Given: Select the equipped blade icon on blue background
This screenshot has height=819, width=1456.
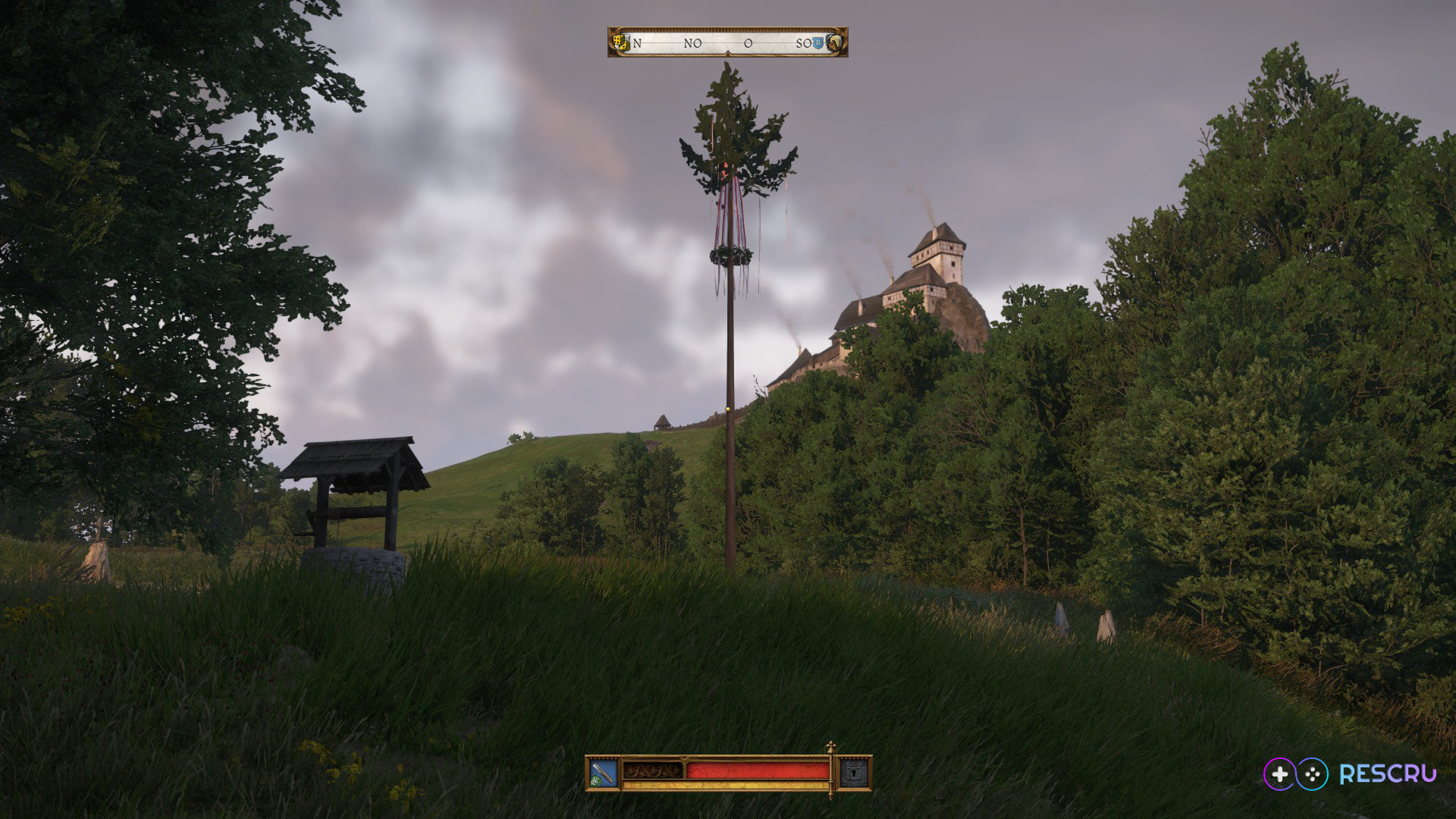Looking at the screenshot, I should (x=604, y=773).
